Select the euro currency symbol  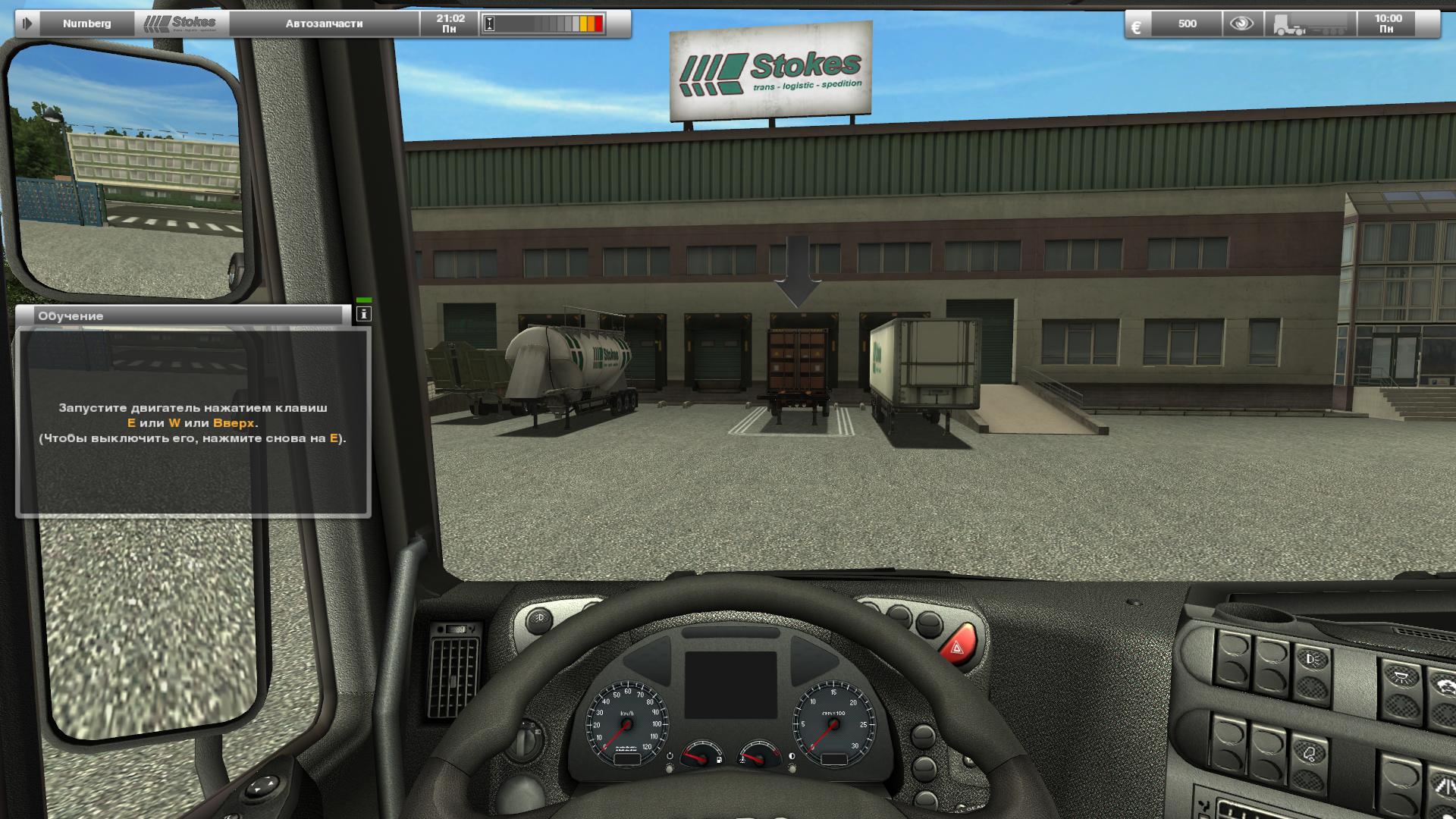pyautogui.click(x=1137, y=25)
